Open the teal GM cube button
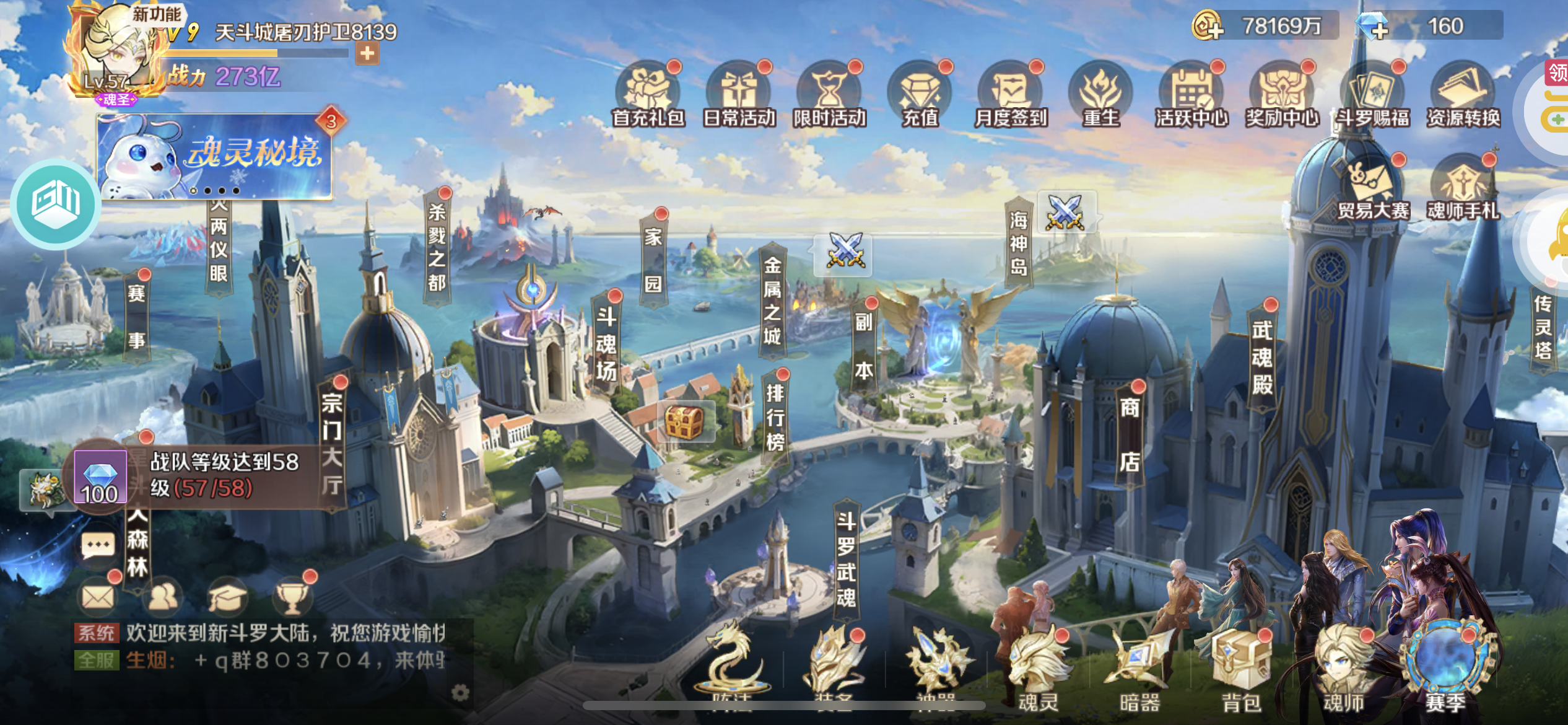Viewport: 1568px width, 725px height. (56, 203)
